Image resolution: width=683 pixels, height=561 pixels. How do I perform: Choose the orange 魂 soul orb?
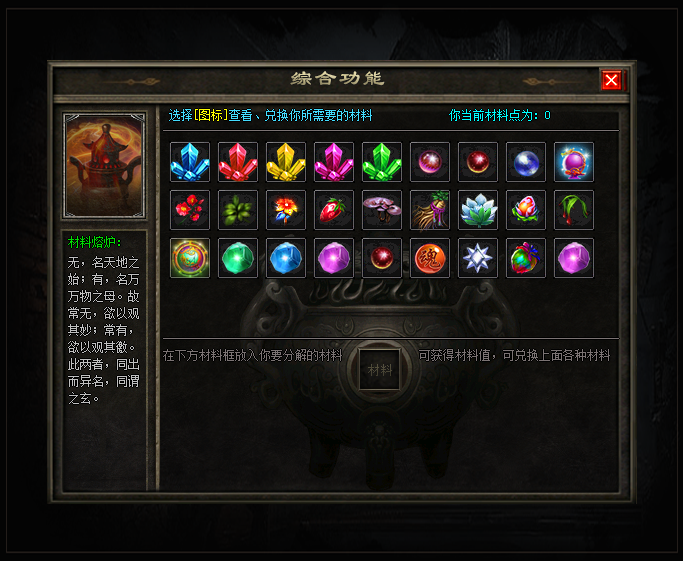pyautogui.click(x=429, y=258)
